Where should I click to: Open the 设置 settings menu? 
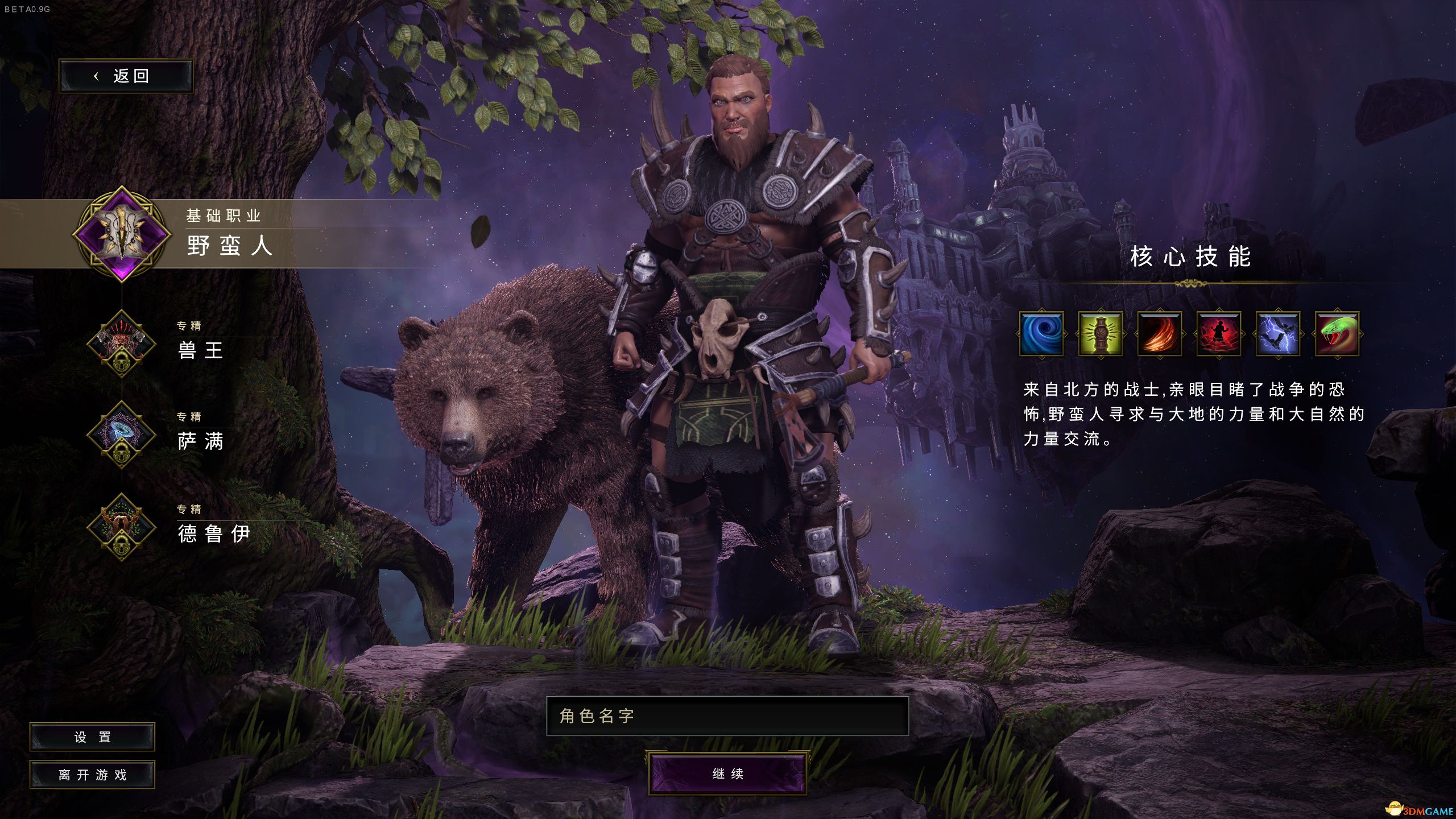[x=92, y=737]
